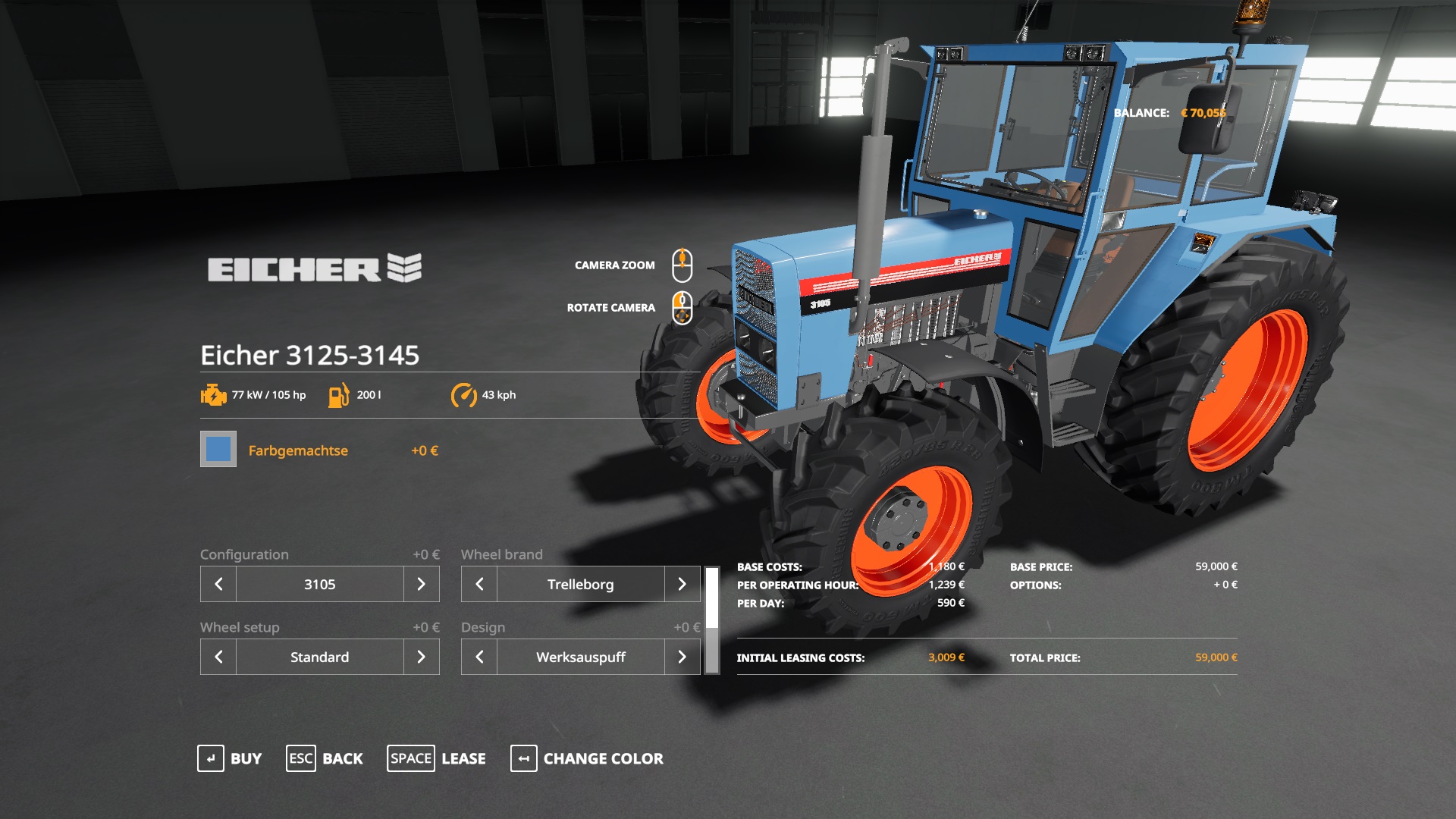Click the Farbgemachtse color swatch

point(218,450)
